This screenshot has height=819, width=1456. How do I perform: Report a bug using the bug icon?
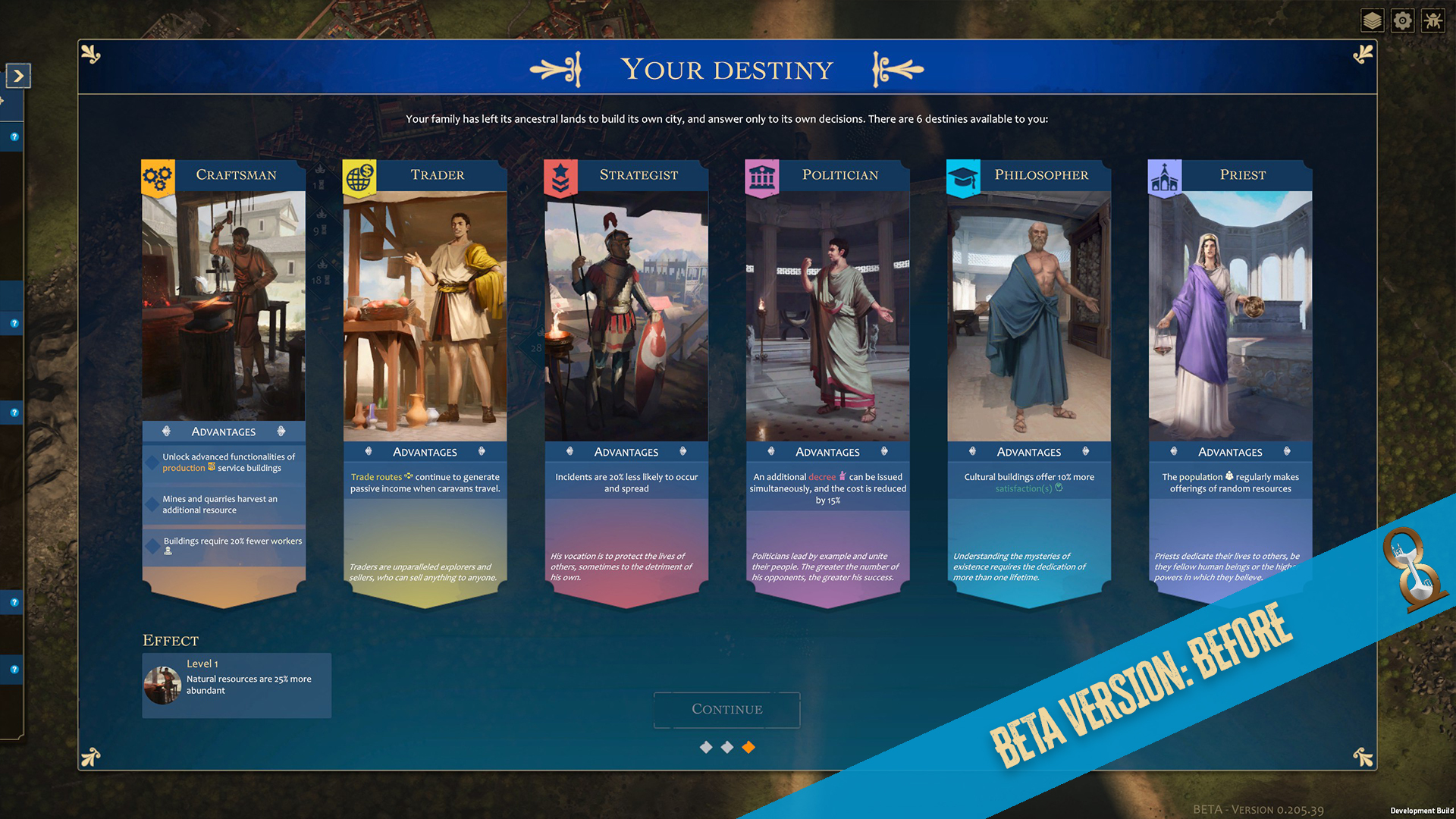(1433, 20)
